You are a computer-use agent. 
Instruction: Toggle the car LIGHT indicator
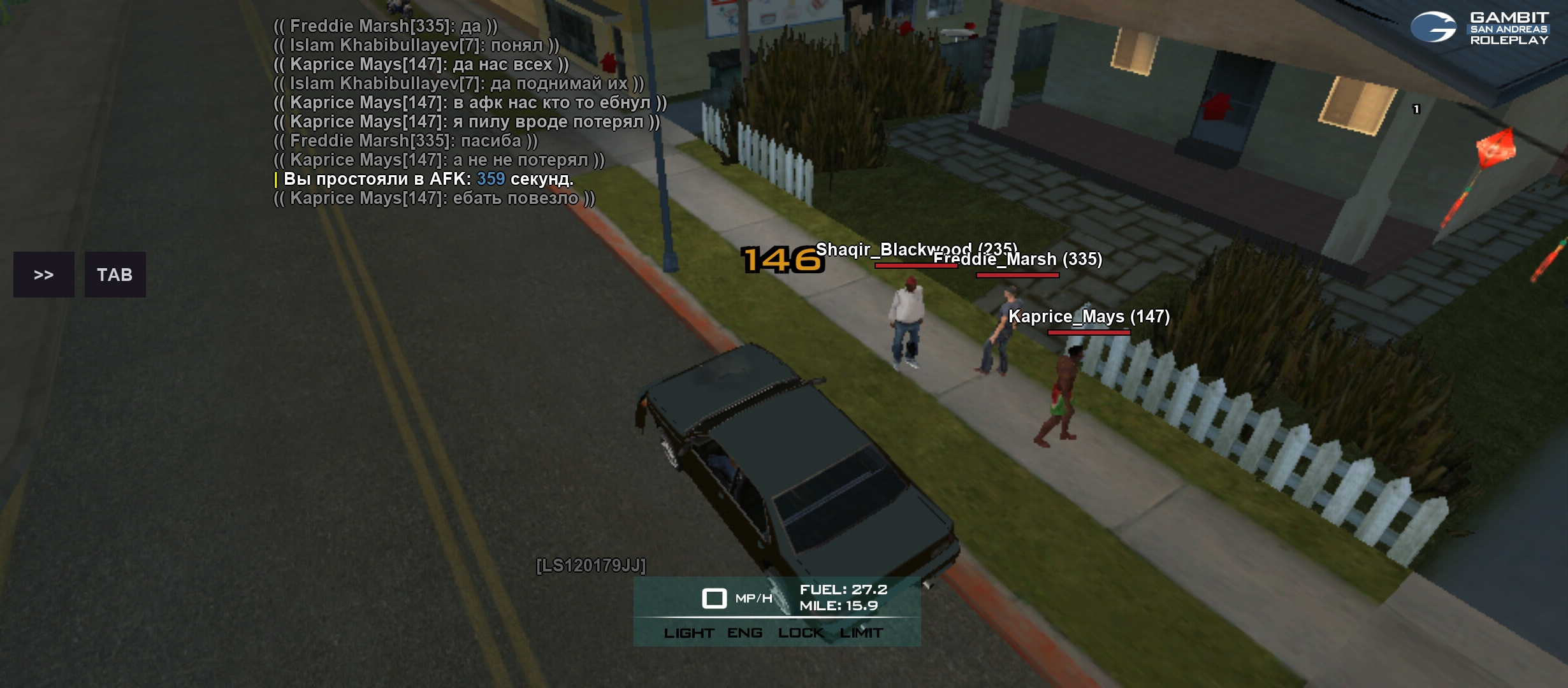pos(688,633)
